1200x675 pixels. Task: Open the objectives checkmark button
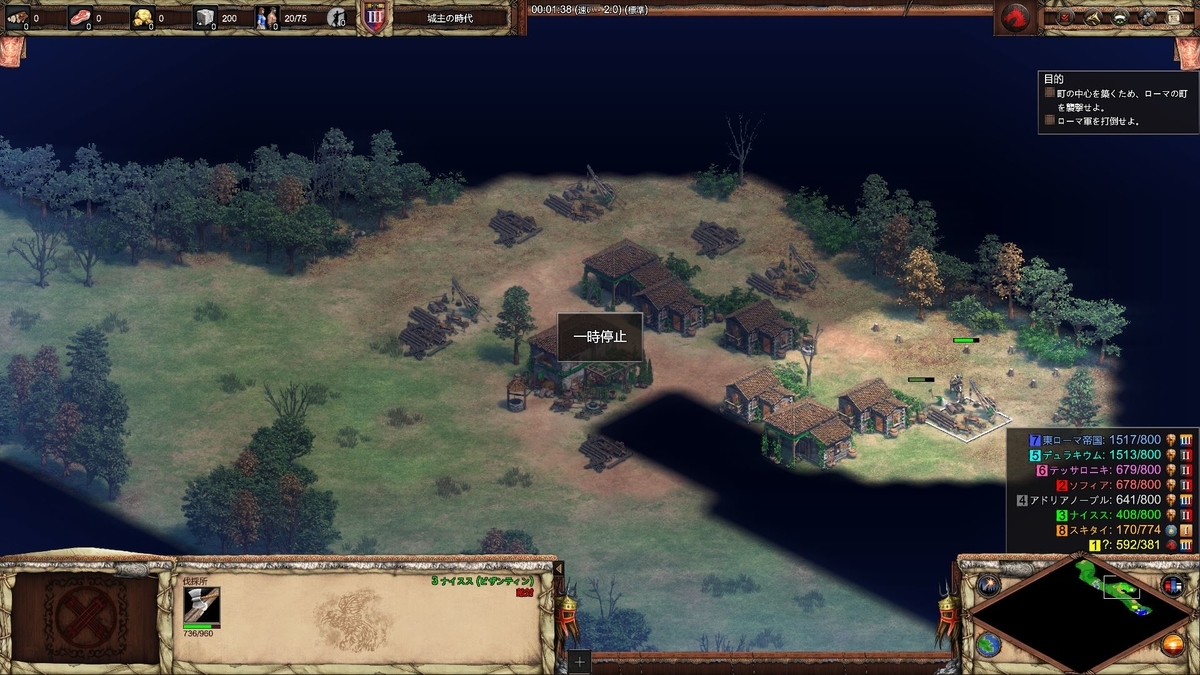tap(1065, 17)
